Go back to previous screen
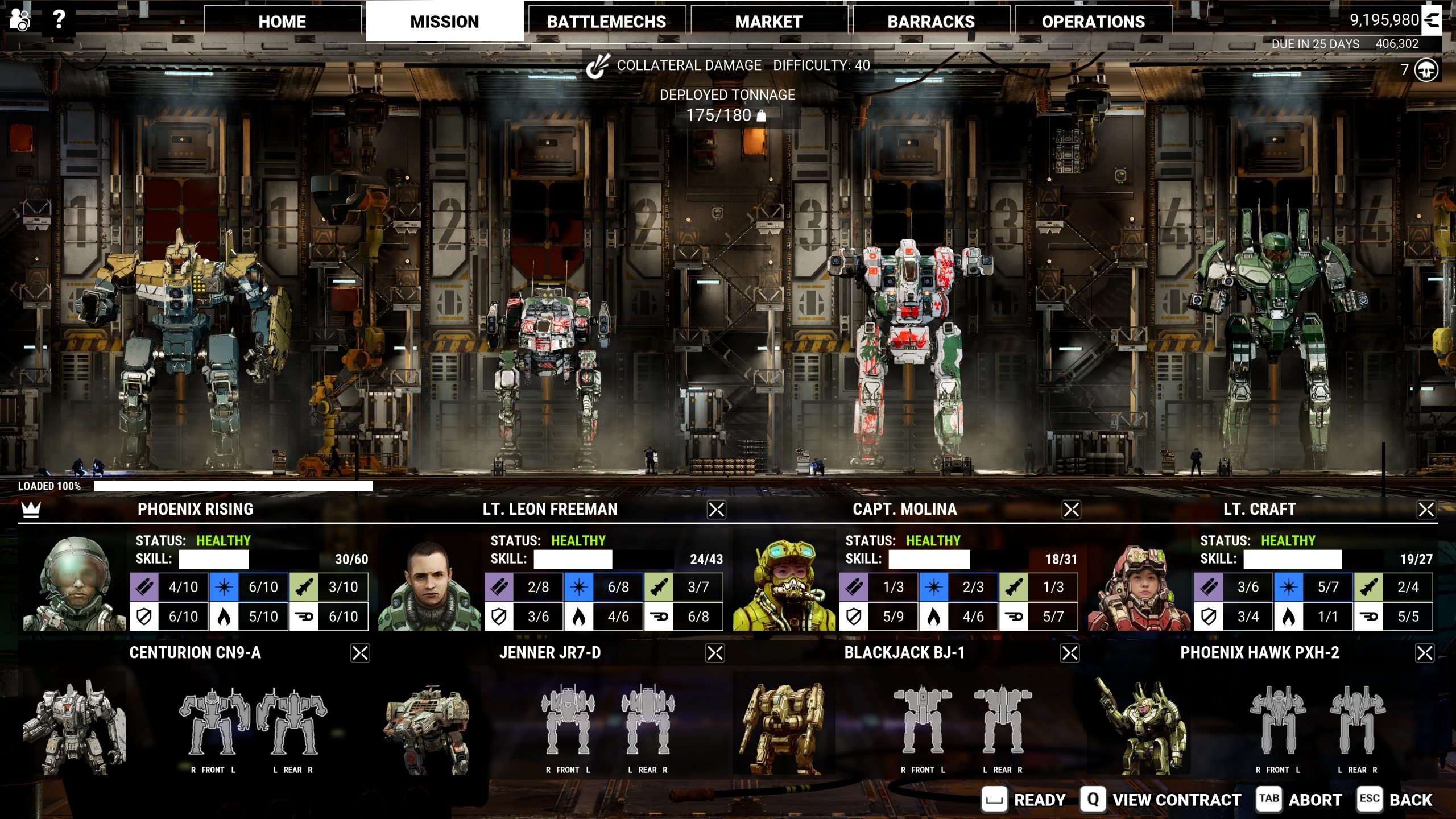The image size is (1456, 819). point(1395,800)
